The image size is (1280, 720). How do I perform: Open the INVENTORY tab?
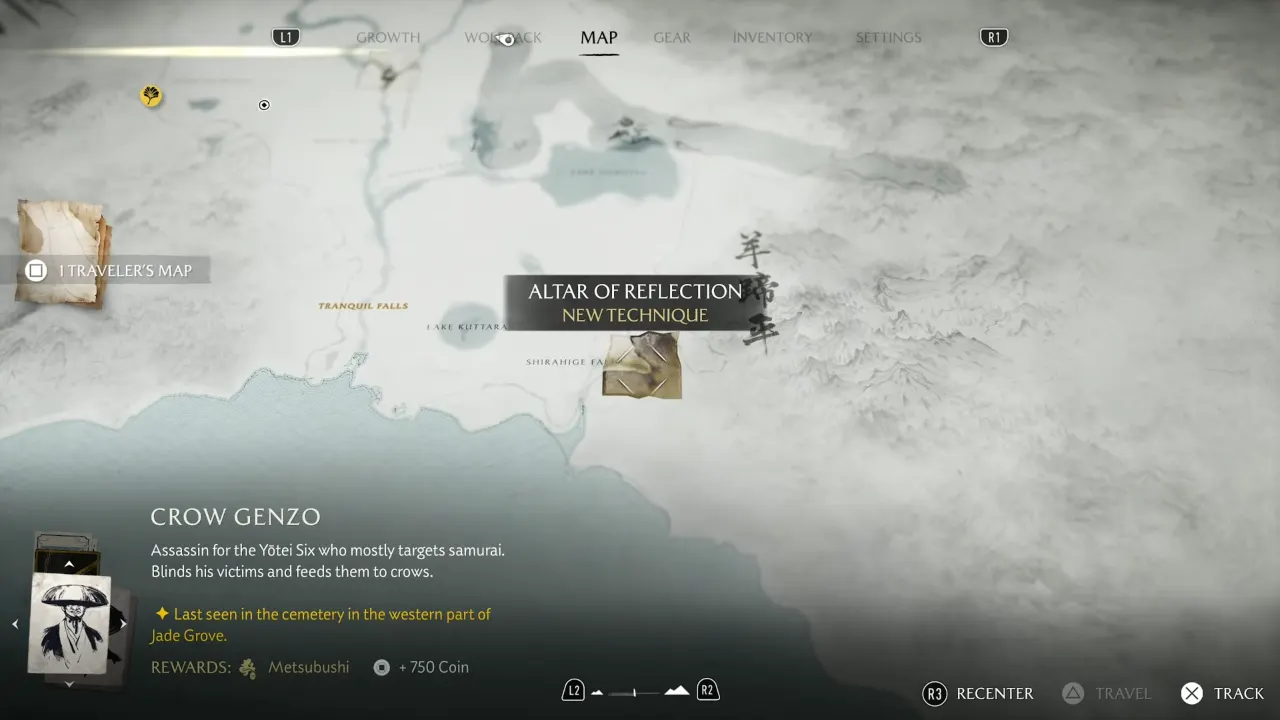772,37
